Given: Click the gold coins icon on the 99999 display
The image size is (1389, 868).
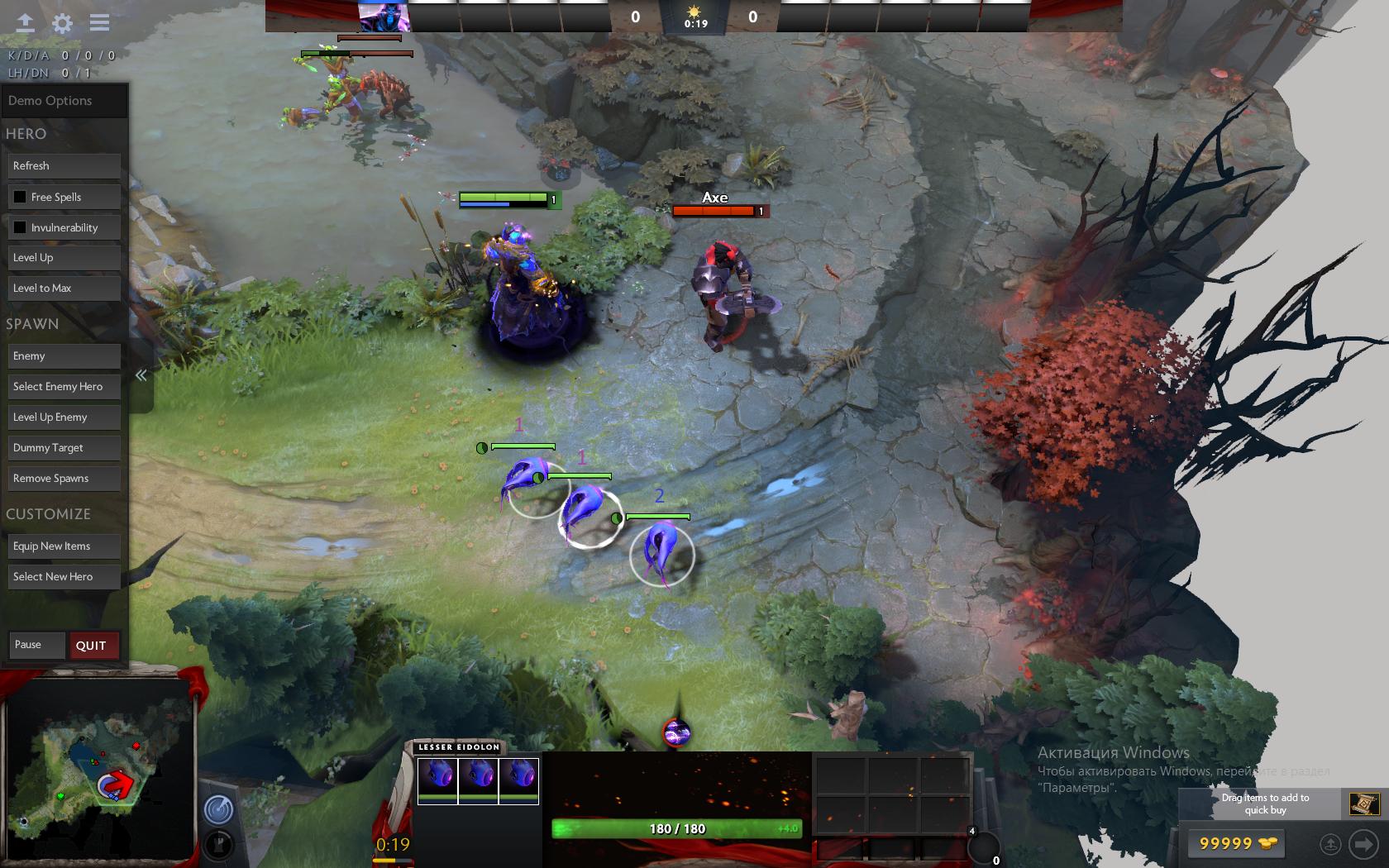Looking at the screenshot, I should tap(1267, 844).
